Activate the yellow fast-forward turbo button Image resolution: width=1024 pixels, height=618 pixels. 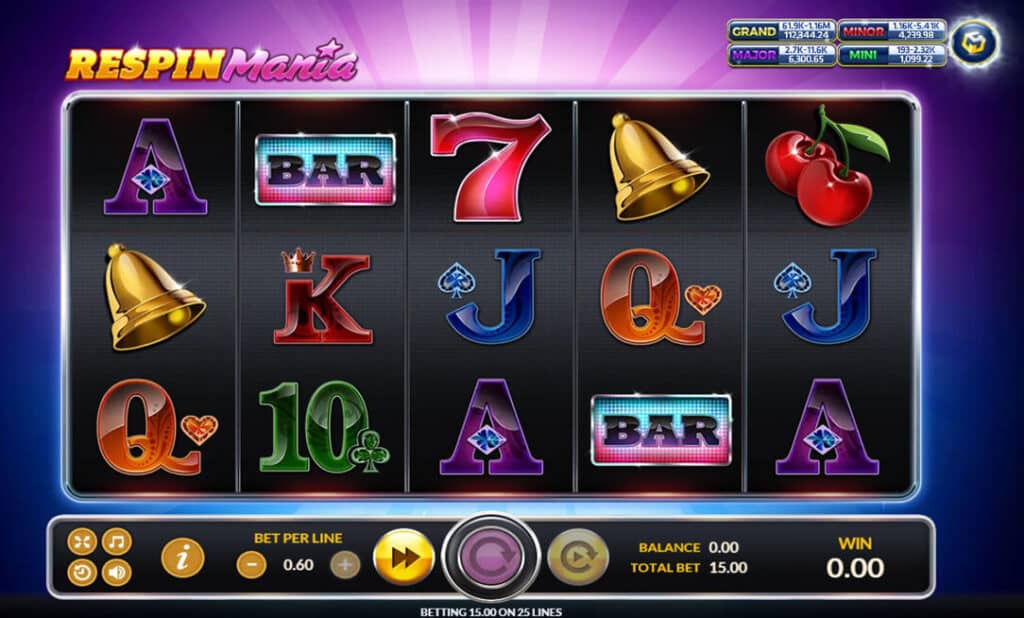(x=403, y=557)
